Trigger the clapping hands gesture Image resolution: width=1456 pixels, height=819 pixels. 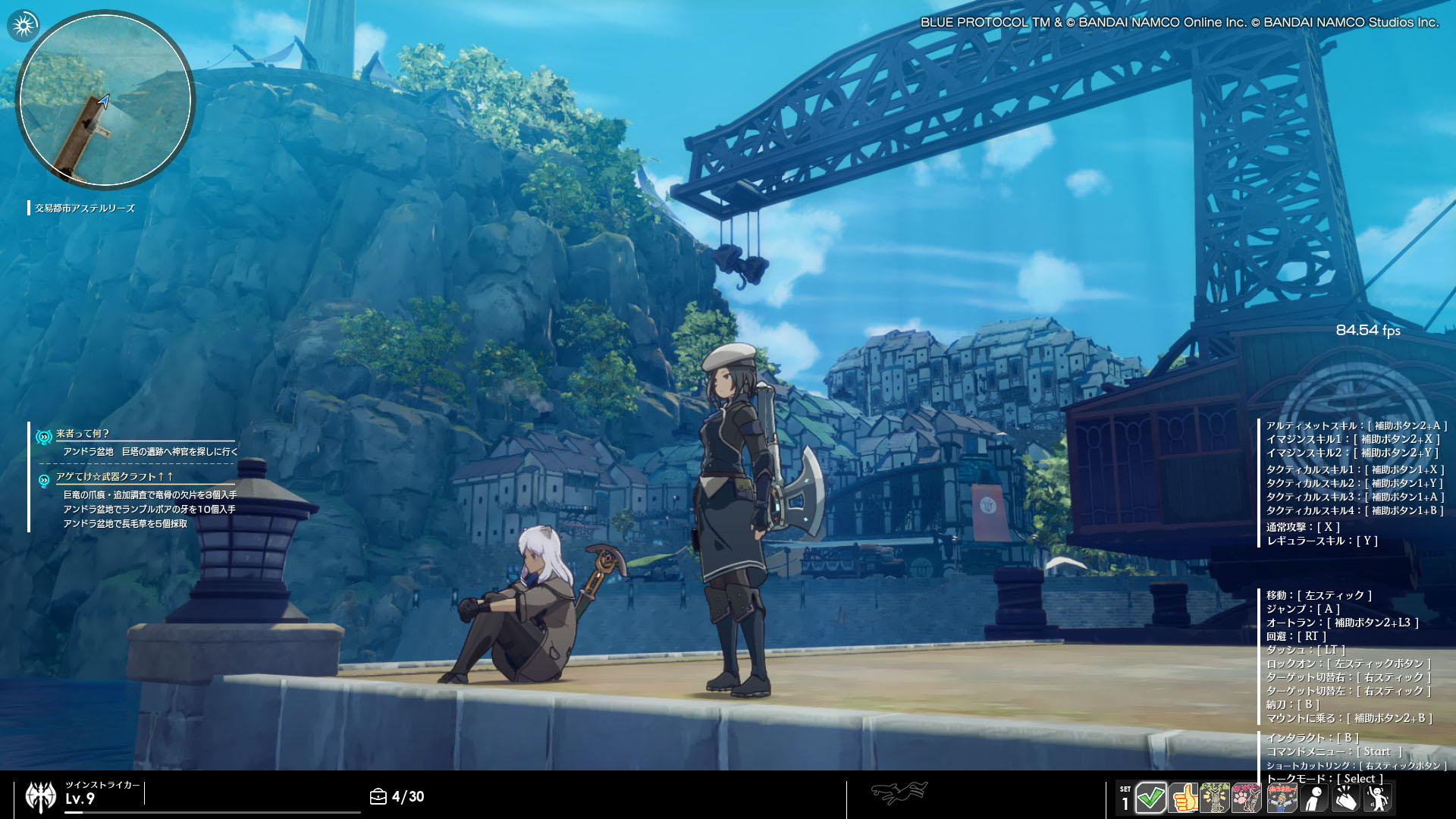coord(1345,798)
